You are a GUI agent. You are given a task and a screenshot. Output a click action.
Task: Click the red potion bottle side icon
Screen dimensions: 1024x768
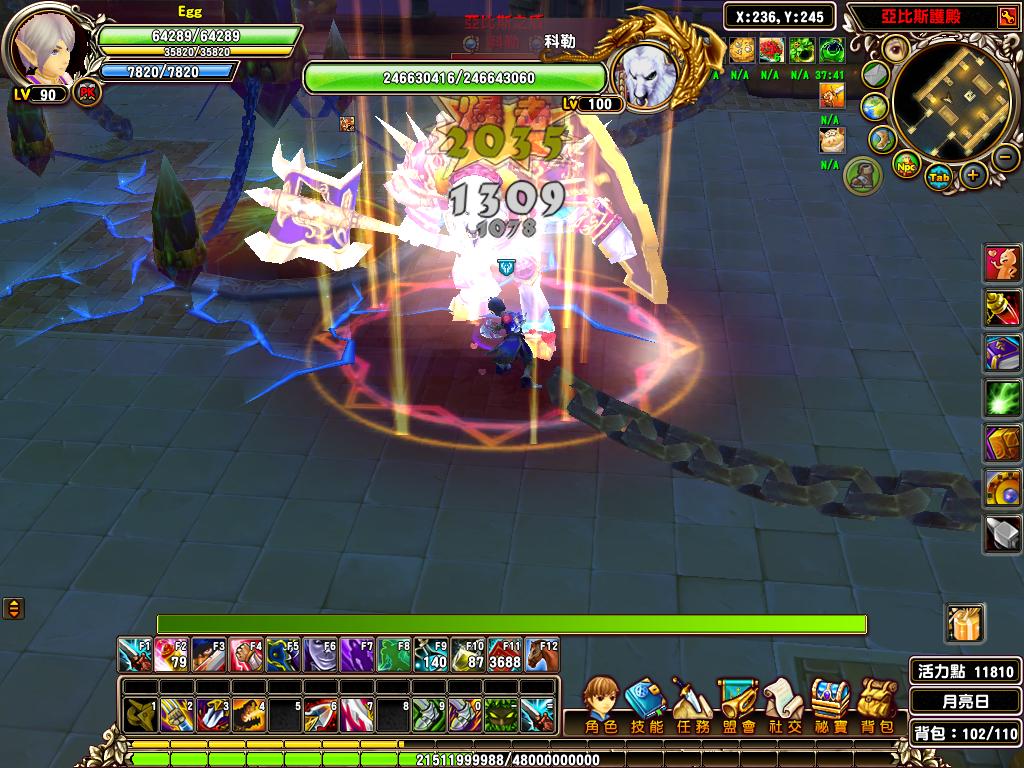1003,307
